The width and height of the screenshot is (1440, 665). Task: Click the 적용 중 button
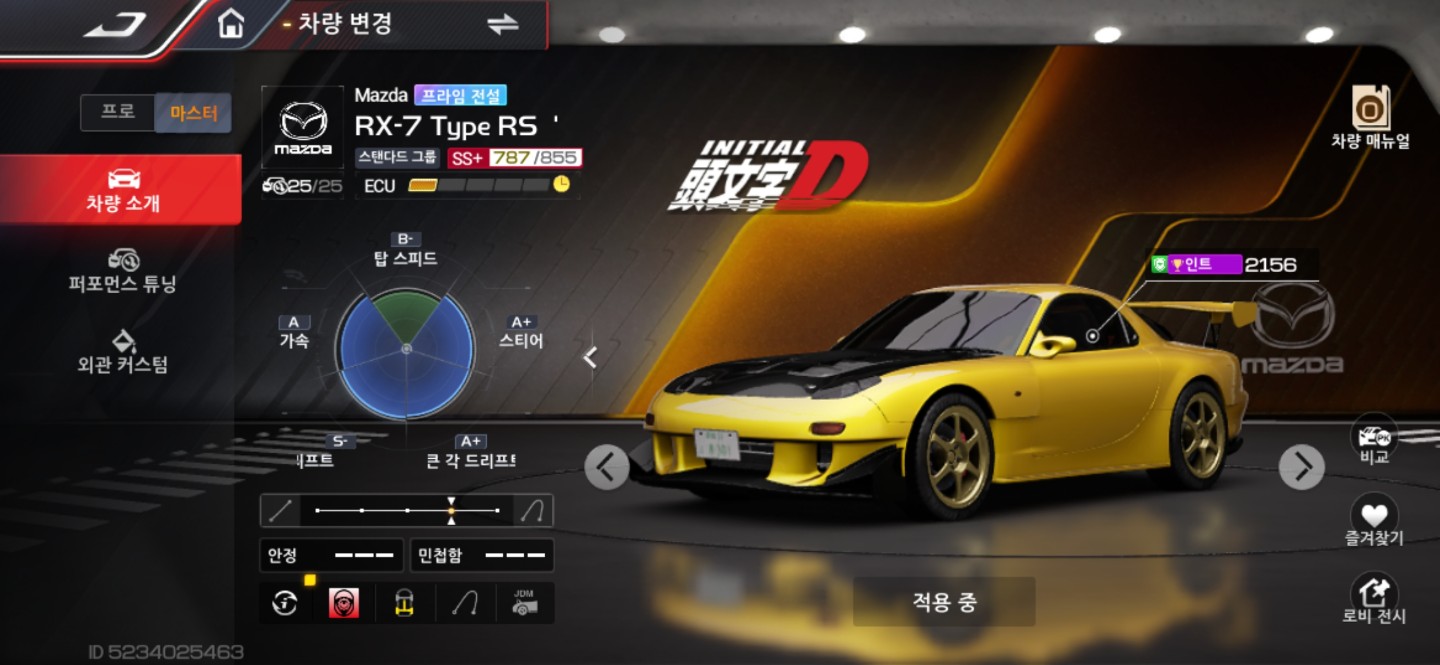[943, 602]
